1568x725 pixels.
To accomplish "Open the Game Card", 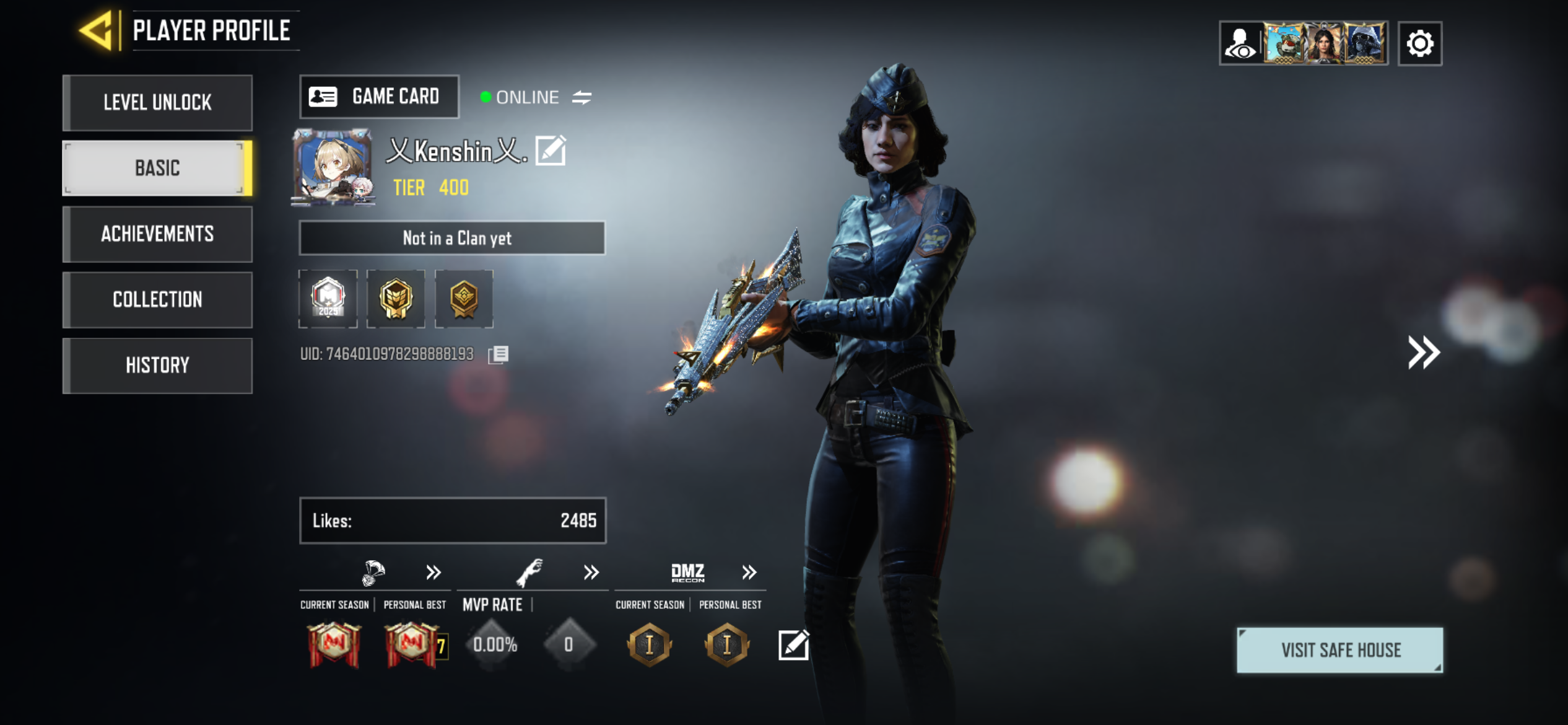I will pos(379,97).
